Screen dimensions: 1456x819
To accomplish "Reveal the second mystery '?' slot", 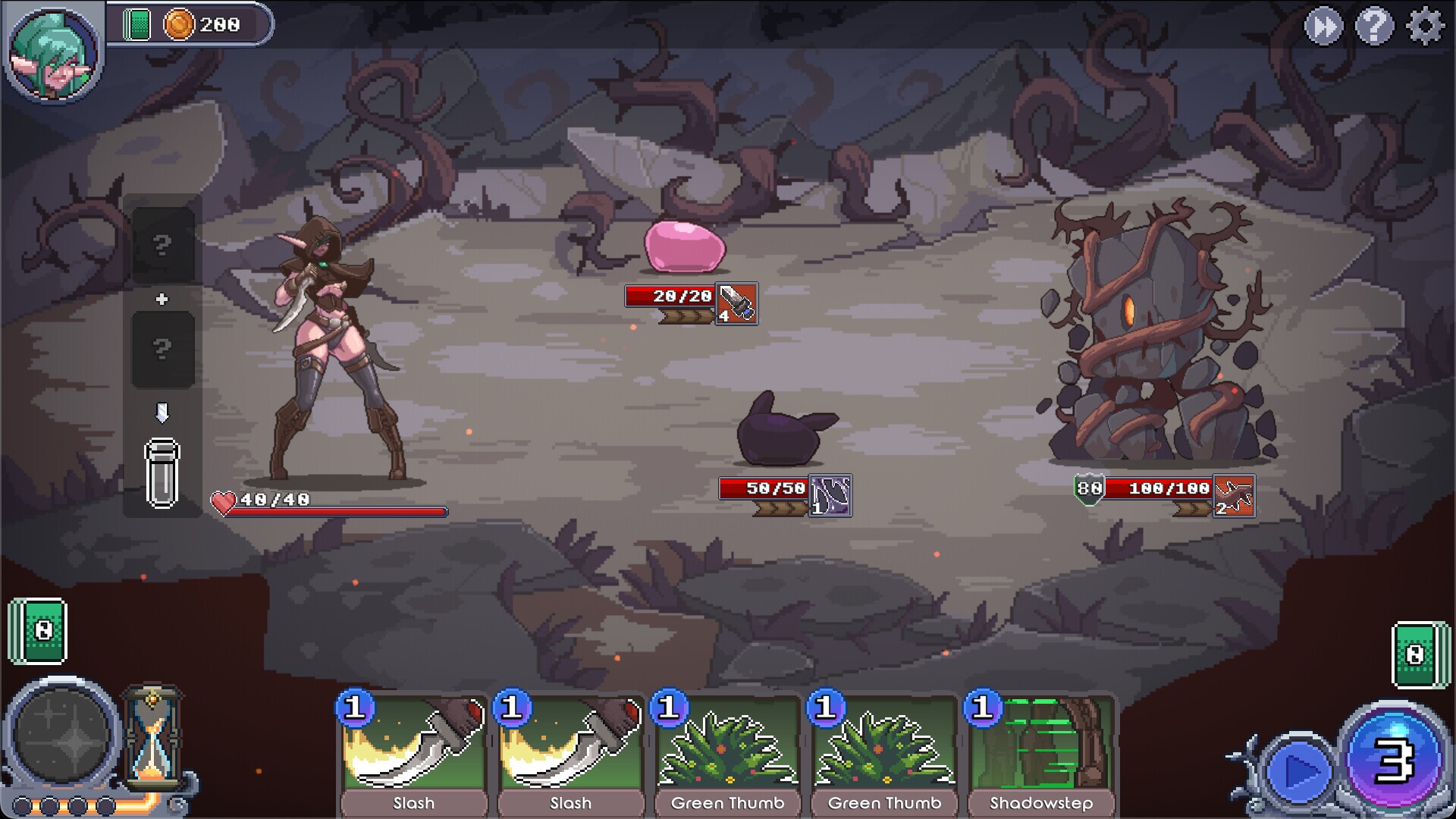I will pos(162,350).
